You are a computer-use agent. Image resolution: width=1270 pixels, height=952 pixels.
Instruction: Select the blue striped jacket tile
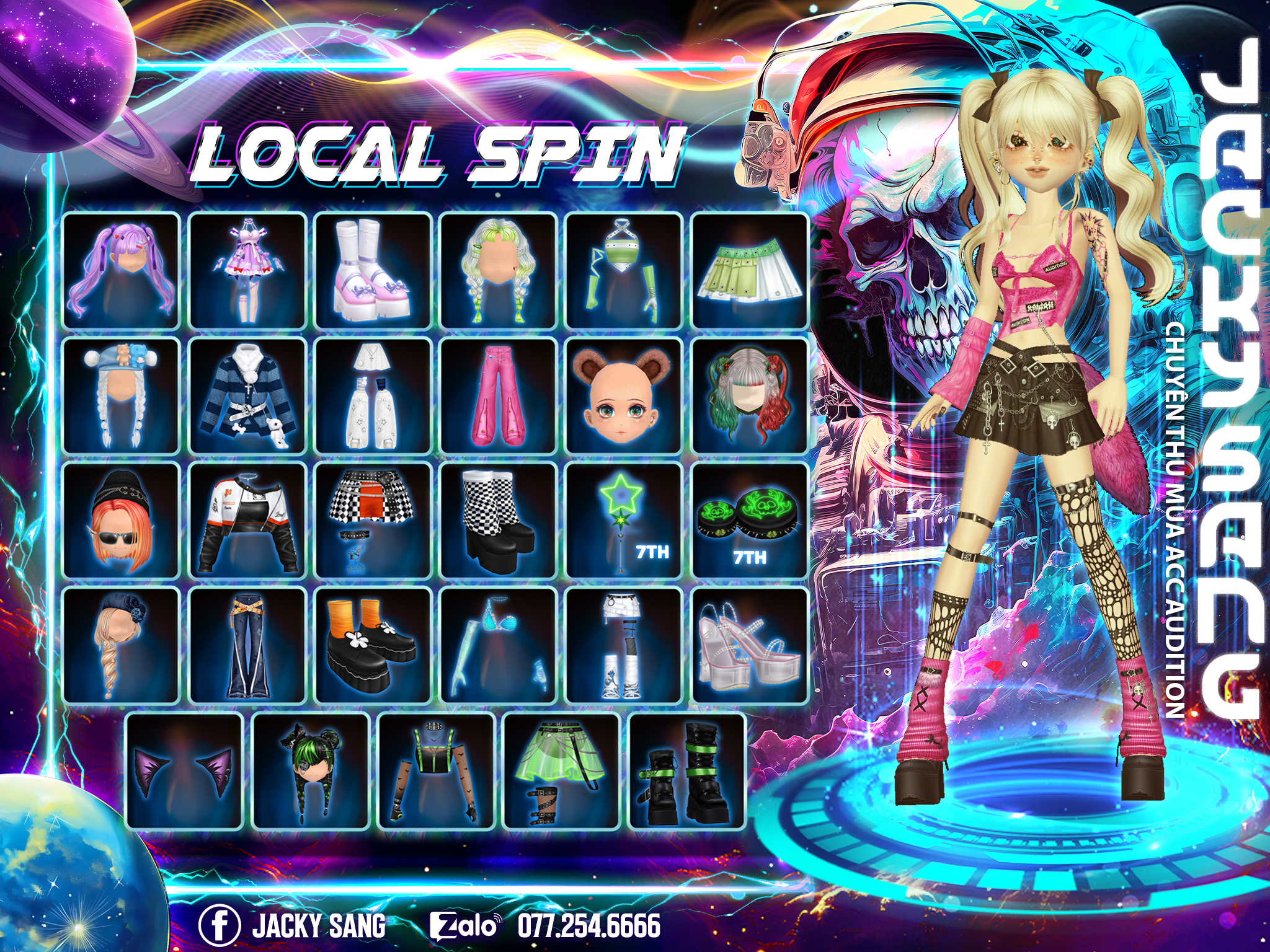pos(247,396)
